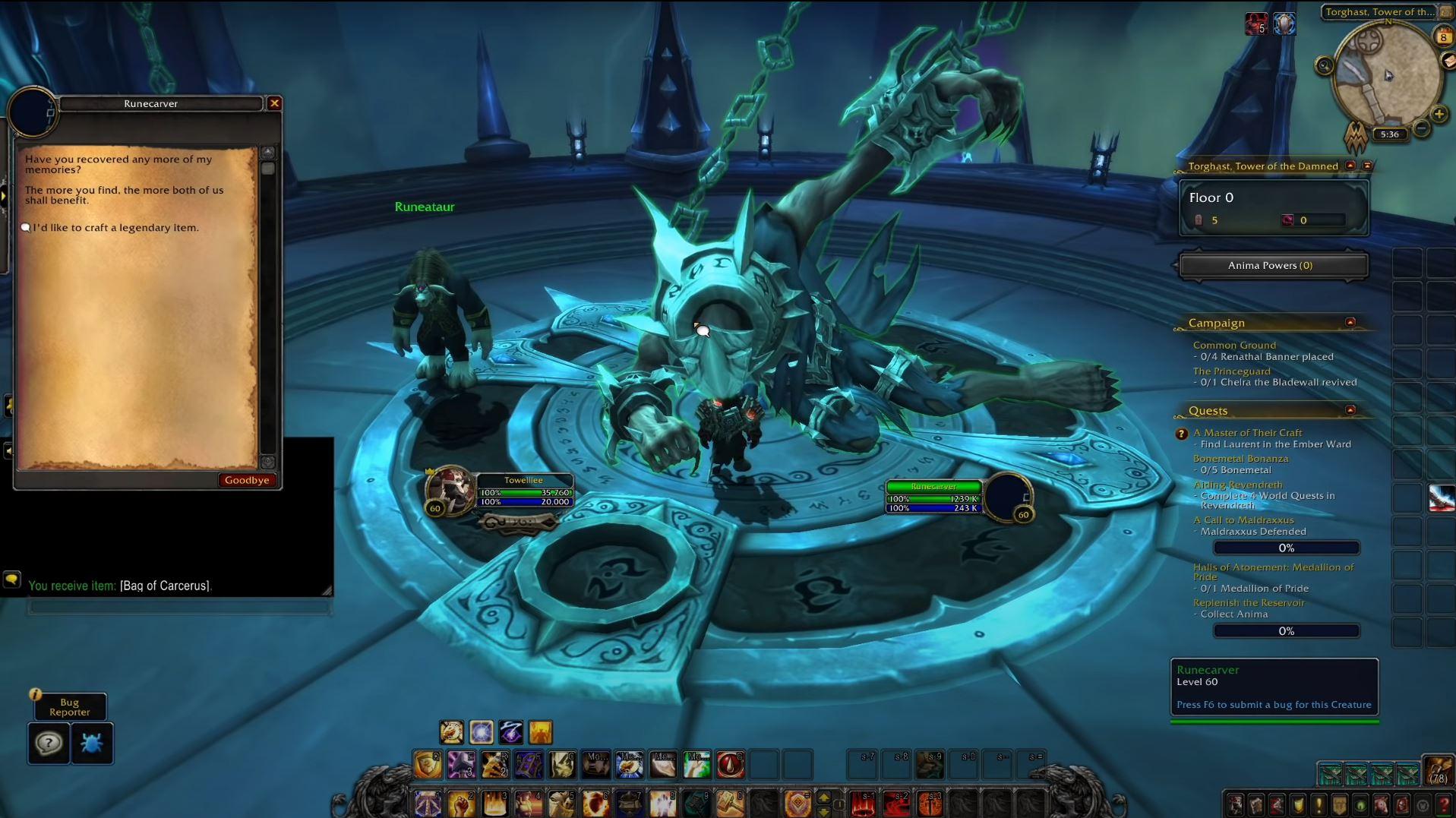Click the chat bubble icon in the chat frame
1456x818 pixels.
11,579
